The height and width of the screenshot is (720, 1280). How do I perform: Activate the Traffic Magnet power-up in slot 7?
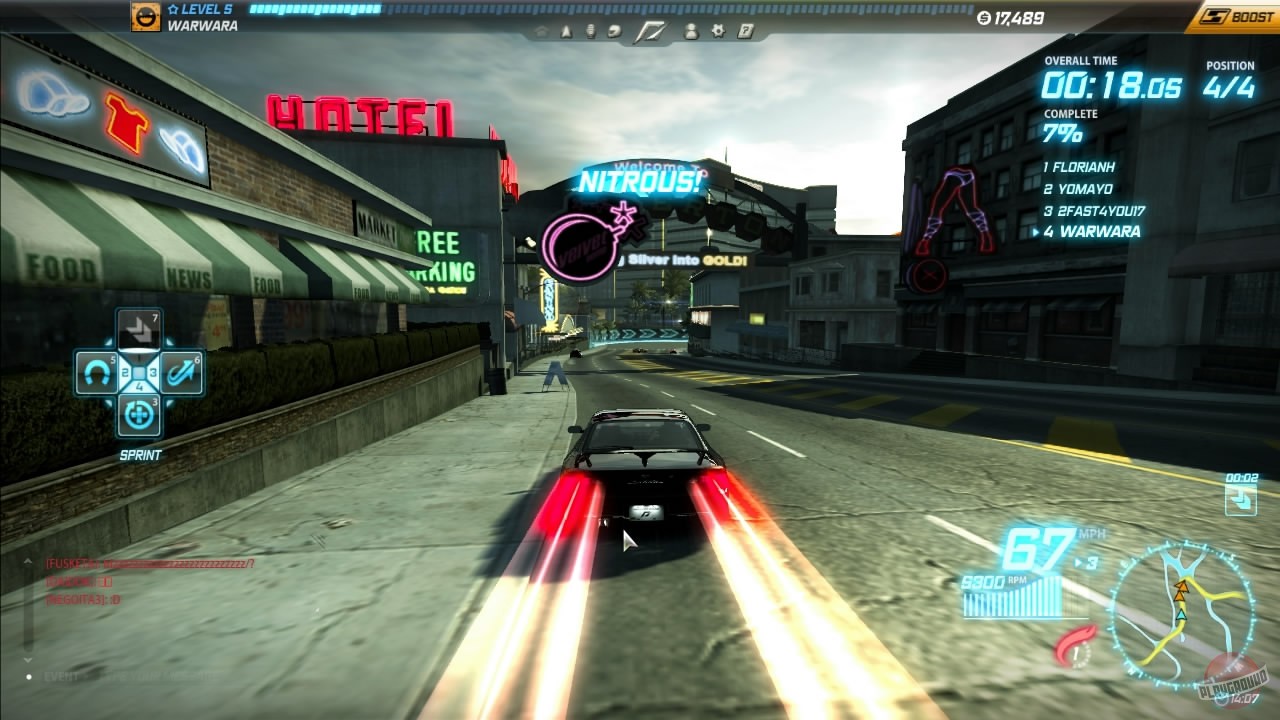[138, 330]
